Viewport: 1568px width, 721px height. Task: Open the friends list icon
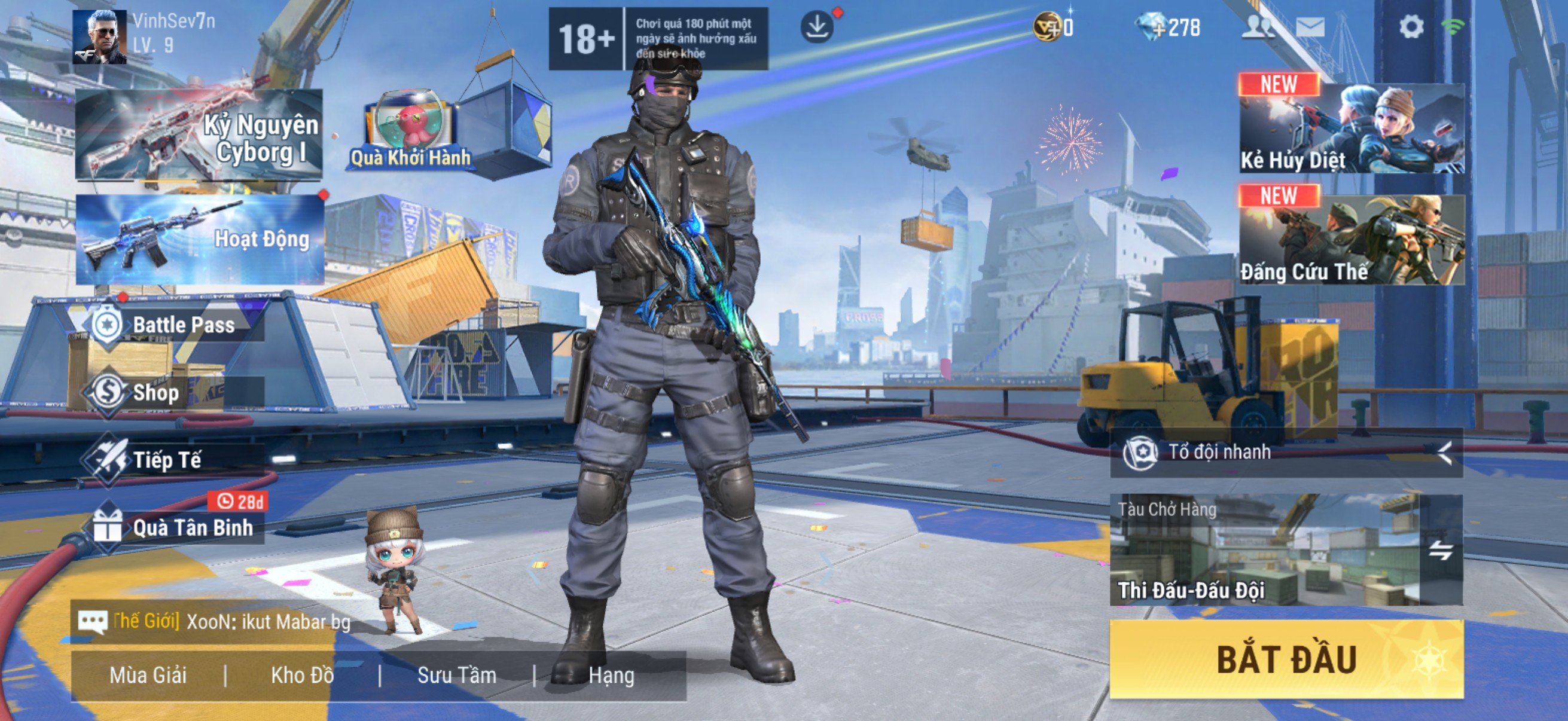pos(1258,28)
